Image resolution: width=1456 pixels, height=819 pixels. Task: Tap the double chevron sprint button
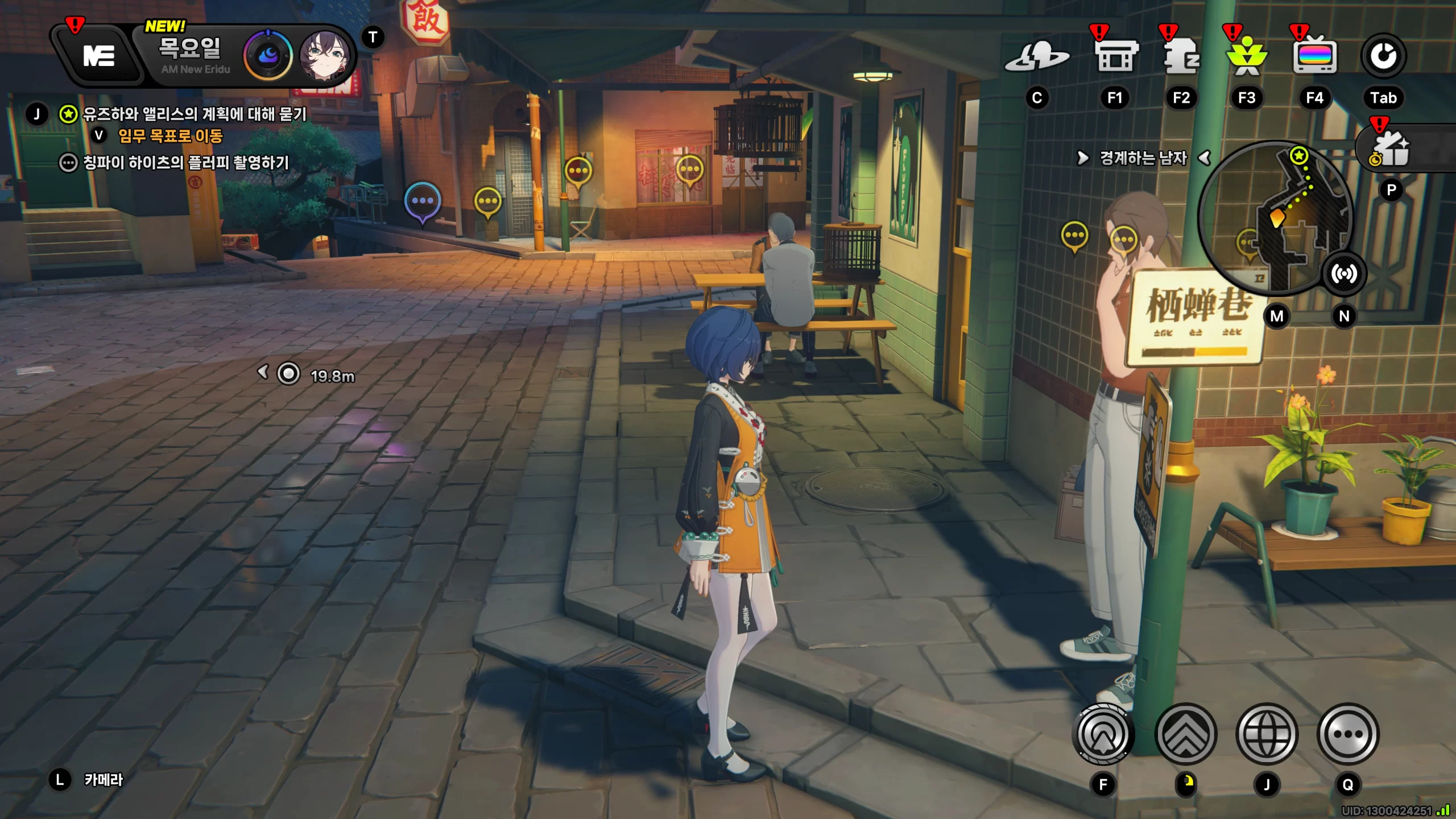point(1186,734)
